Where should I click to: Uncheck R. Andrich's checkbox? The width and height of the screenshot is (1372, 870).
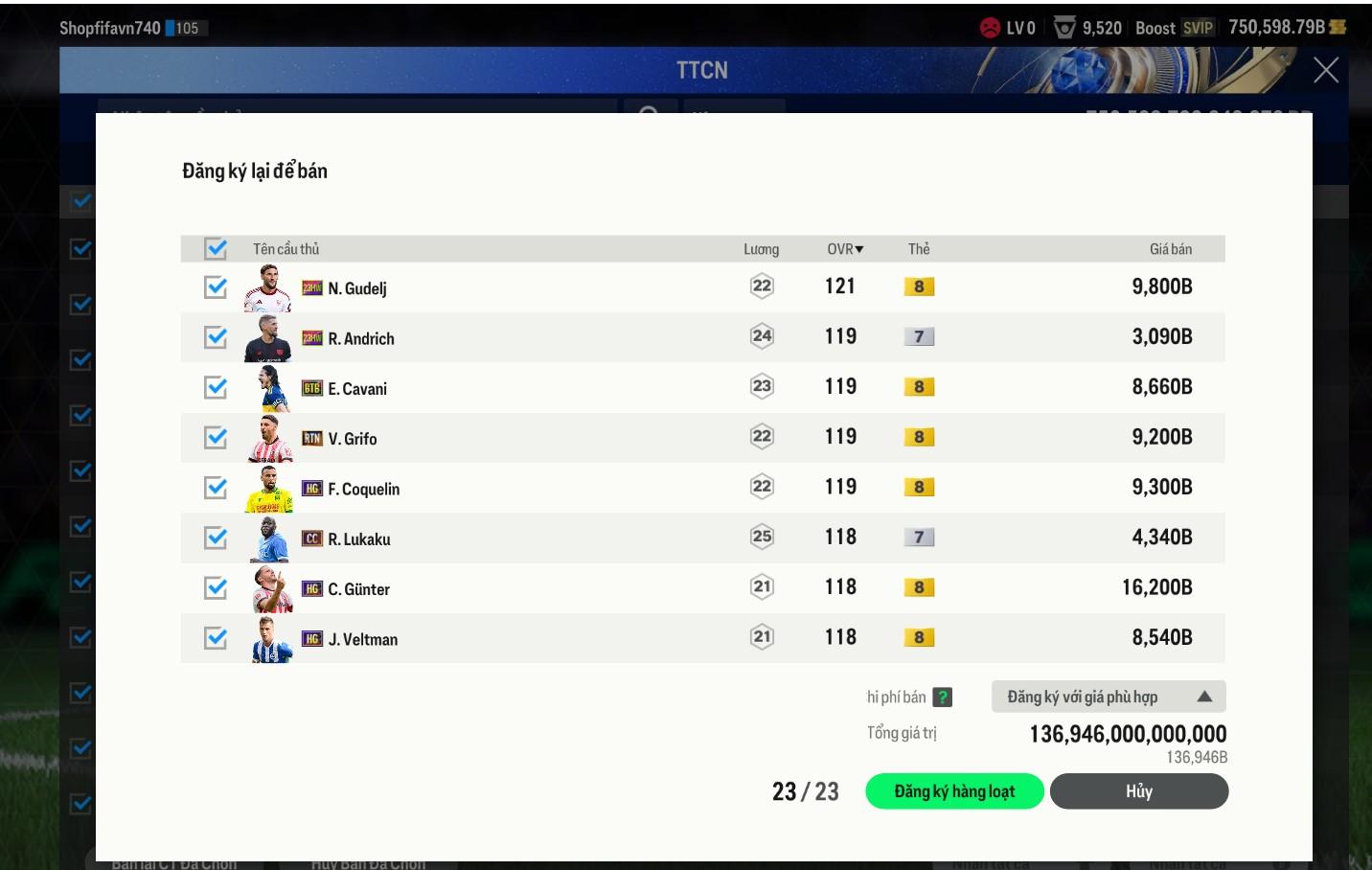(x=216, y=337)
